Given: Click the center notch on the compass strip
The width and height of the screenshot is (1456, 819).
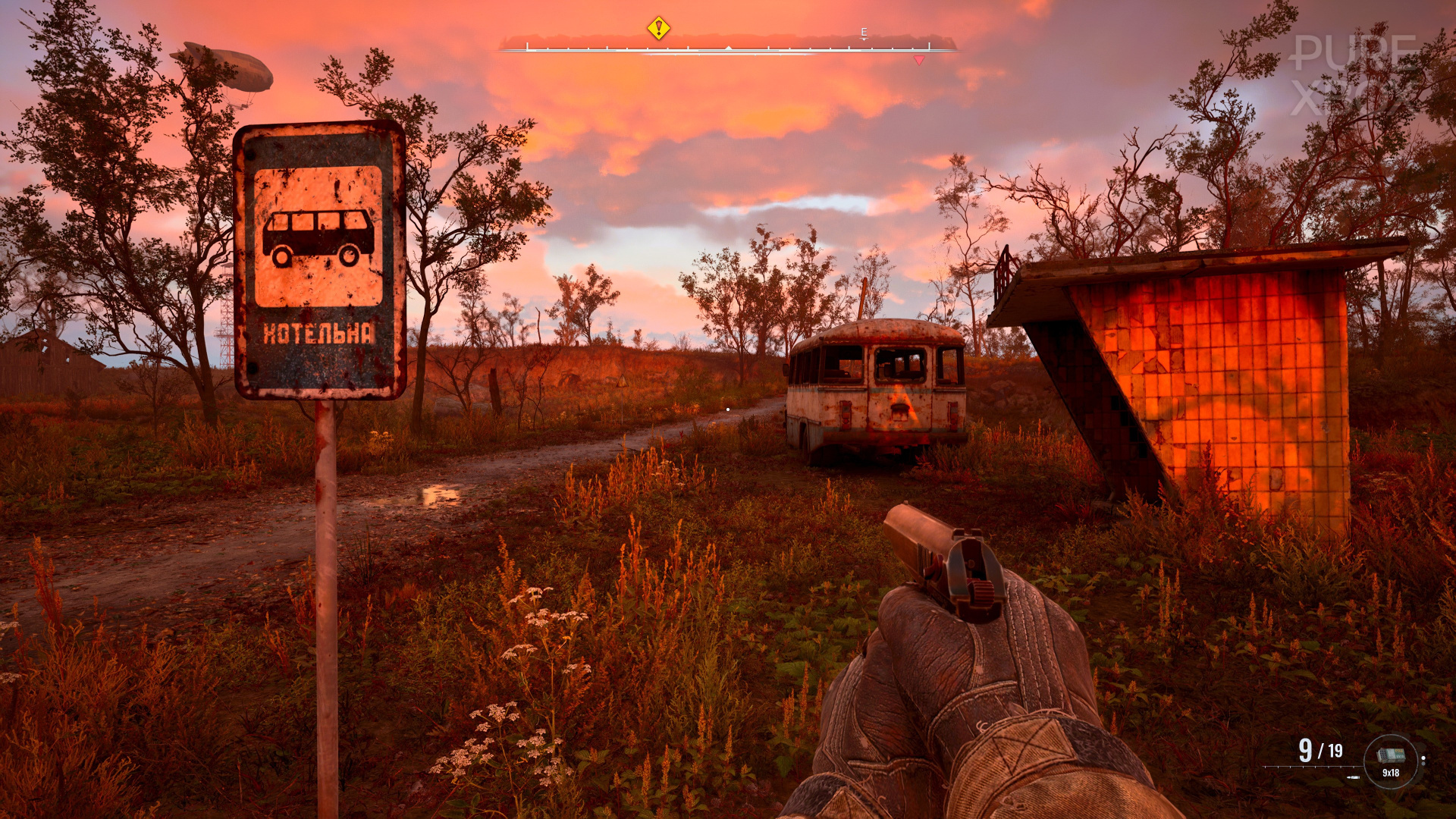Looking at the screenshot, I should pyautogui.click(x=729, y=47).
